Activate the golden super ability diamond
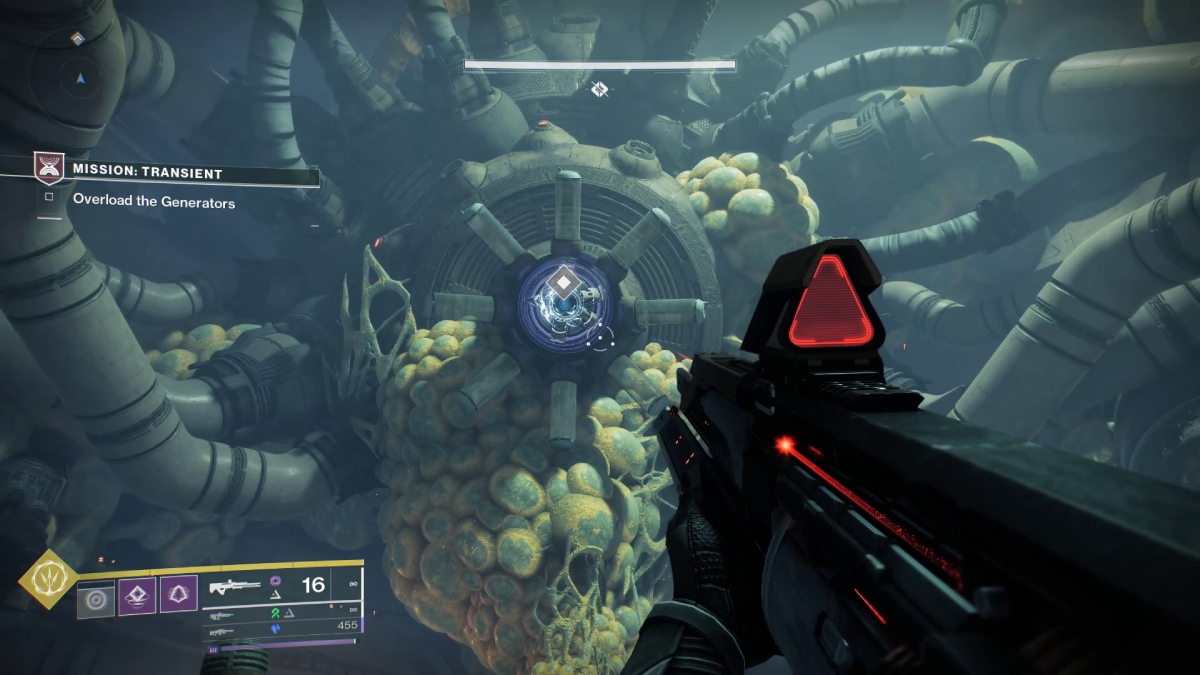The width and height of the screenshot is (1200, 675). [47, 580]
